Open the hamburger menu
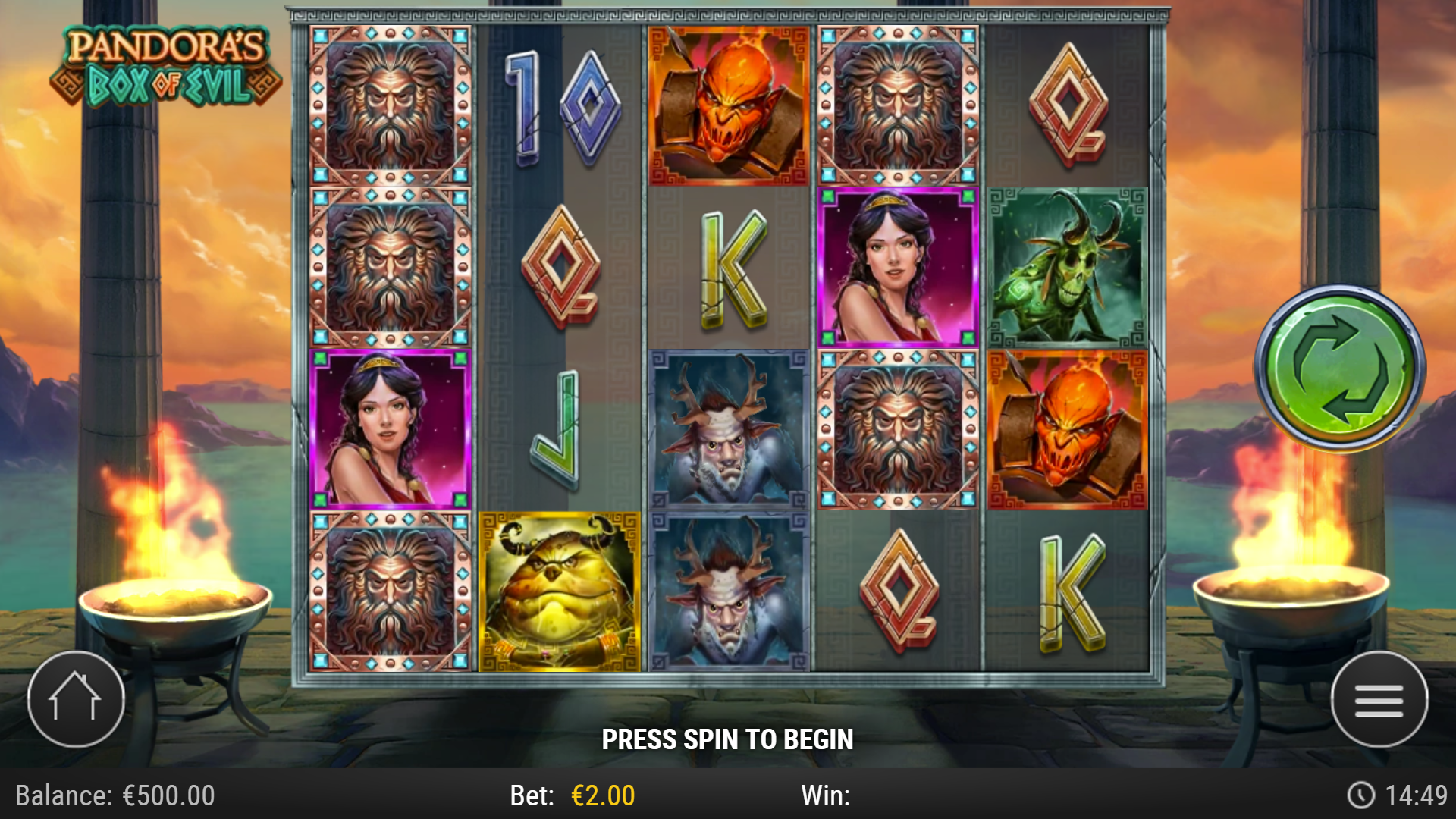 [x=1382, y=699]
